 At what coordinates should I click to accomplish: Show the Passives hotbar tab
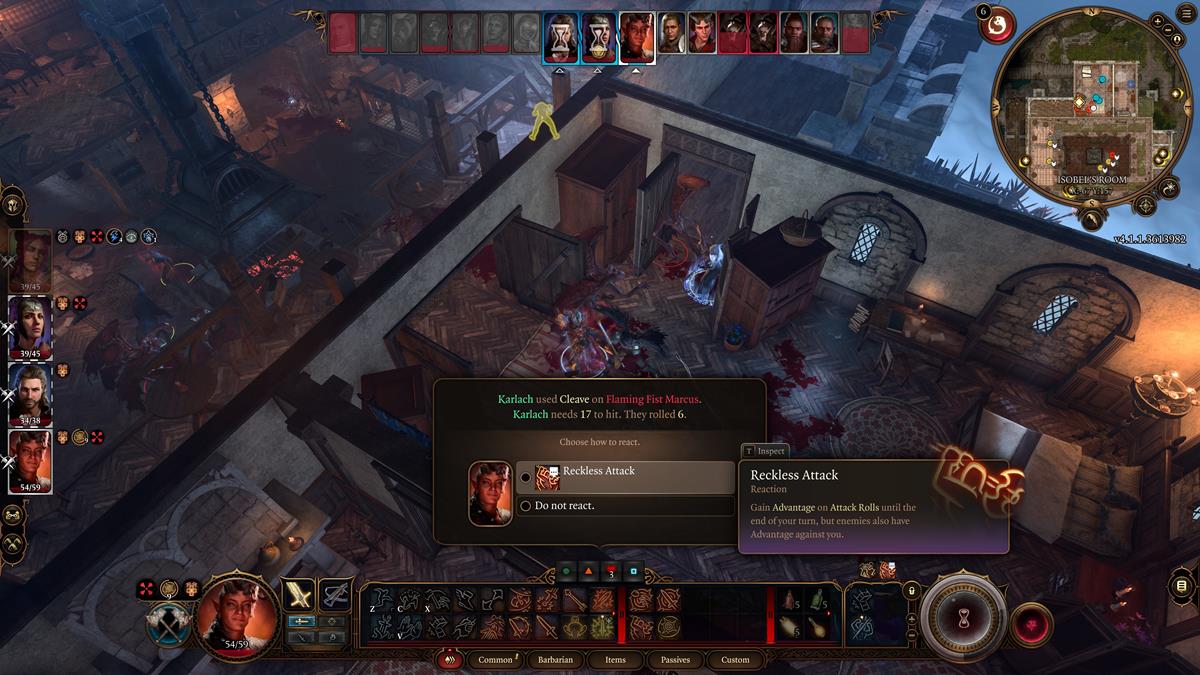(x=675, y=660)
